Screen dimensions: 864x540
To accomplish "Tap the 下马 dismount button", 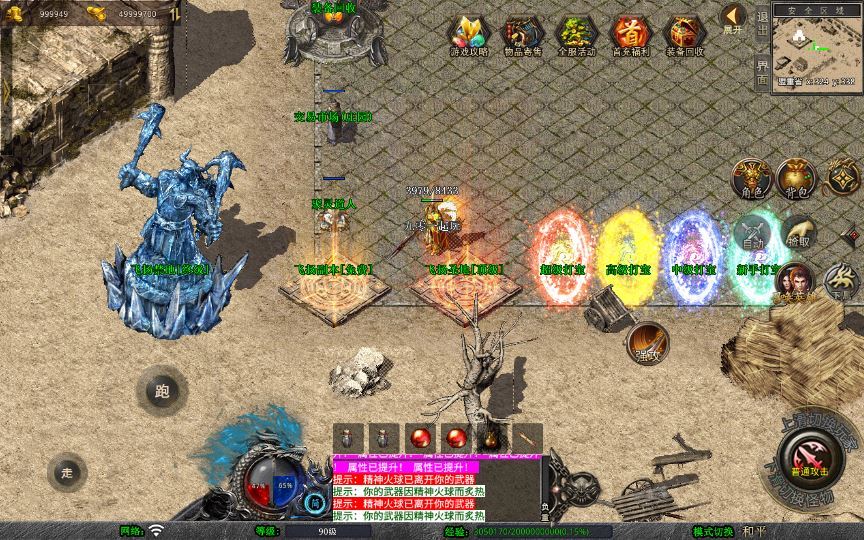I will [x=842, y=283].
